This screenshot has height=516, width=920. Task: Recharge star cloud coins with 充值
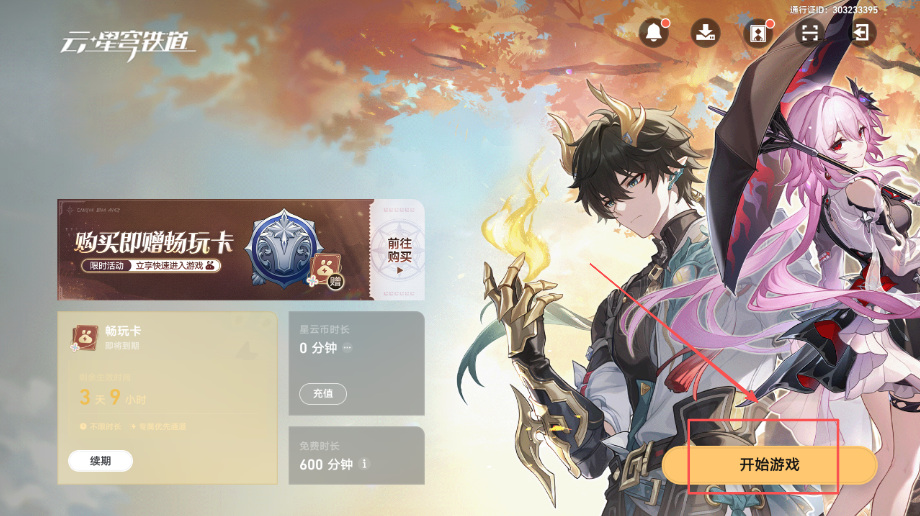323,393
